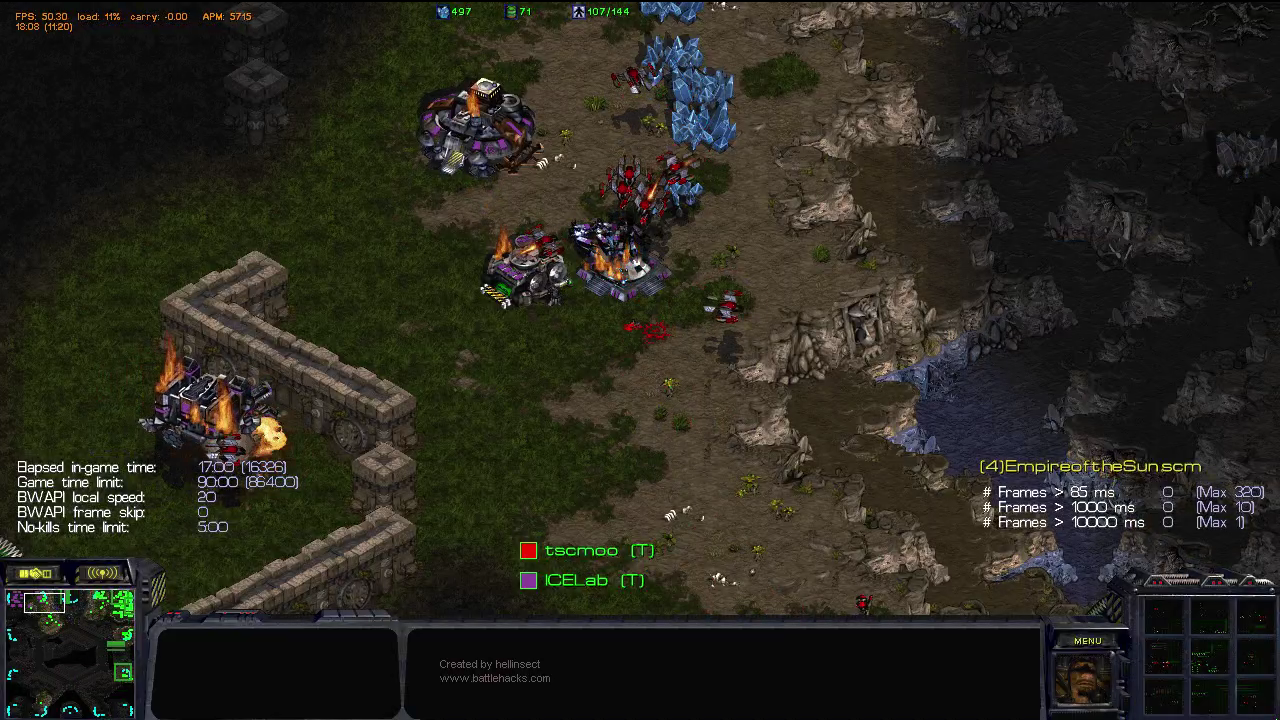Viewport: 1280px width, 720px height.
Task: Open the diplomacy alliance button above minimap
Action: [35, 573]
